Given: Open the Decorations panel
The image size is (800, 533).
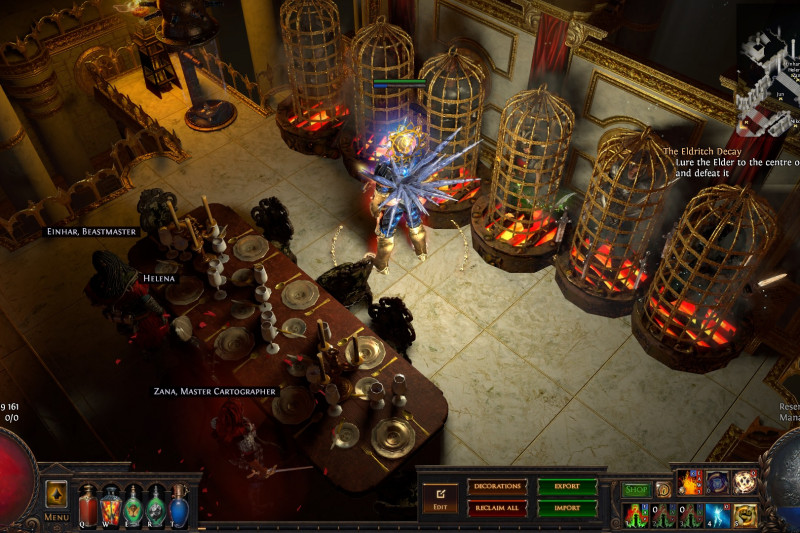Looking at the screenshot, I should pos(496,487).
